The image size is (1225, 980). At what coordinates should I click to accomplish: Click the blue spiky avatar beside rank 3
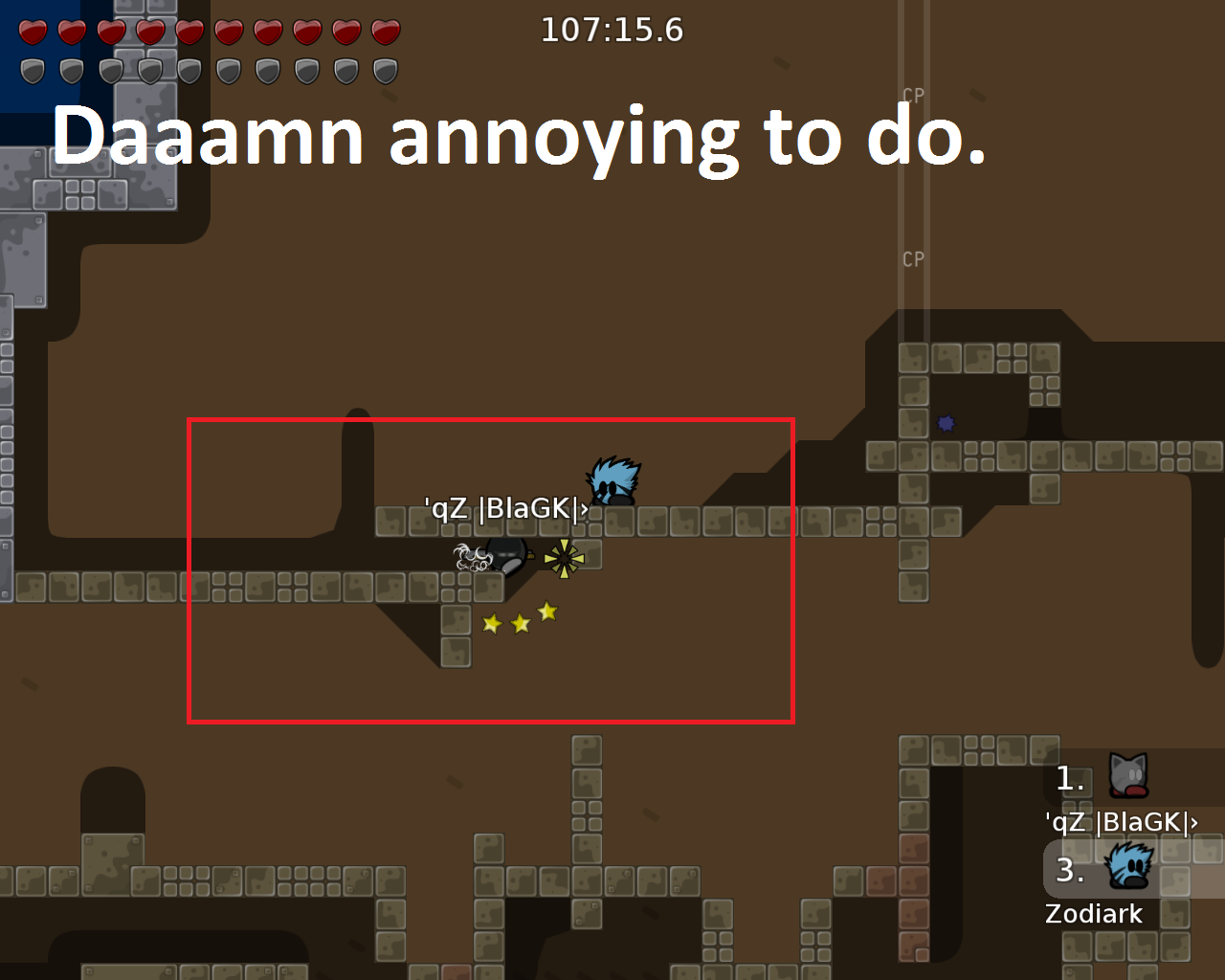1127,866
